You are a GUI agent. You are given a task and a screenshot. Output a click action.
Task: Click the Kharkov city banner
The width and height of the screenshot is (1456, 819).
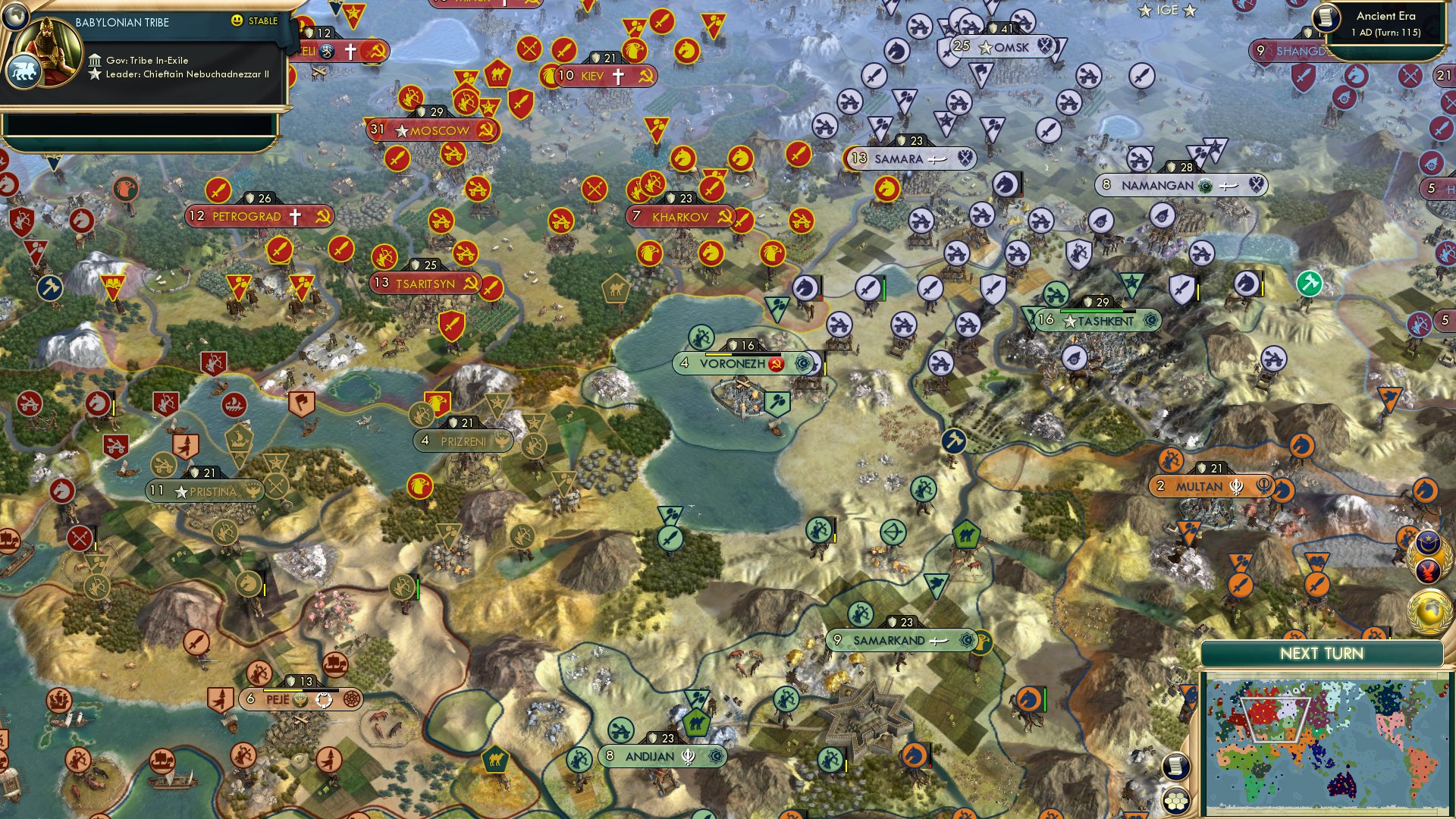tap(680, 217)
